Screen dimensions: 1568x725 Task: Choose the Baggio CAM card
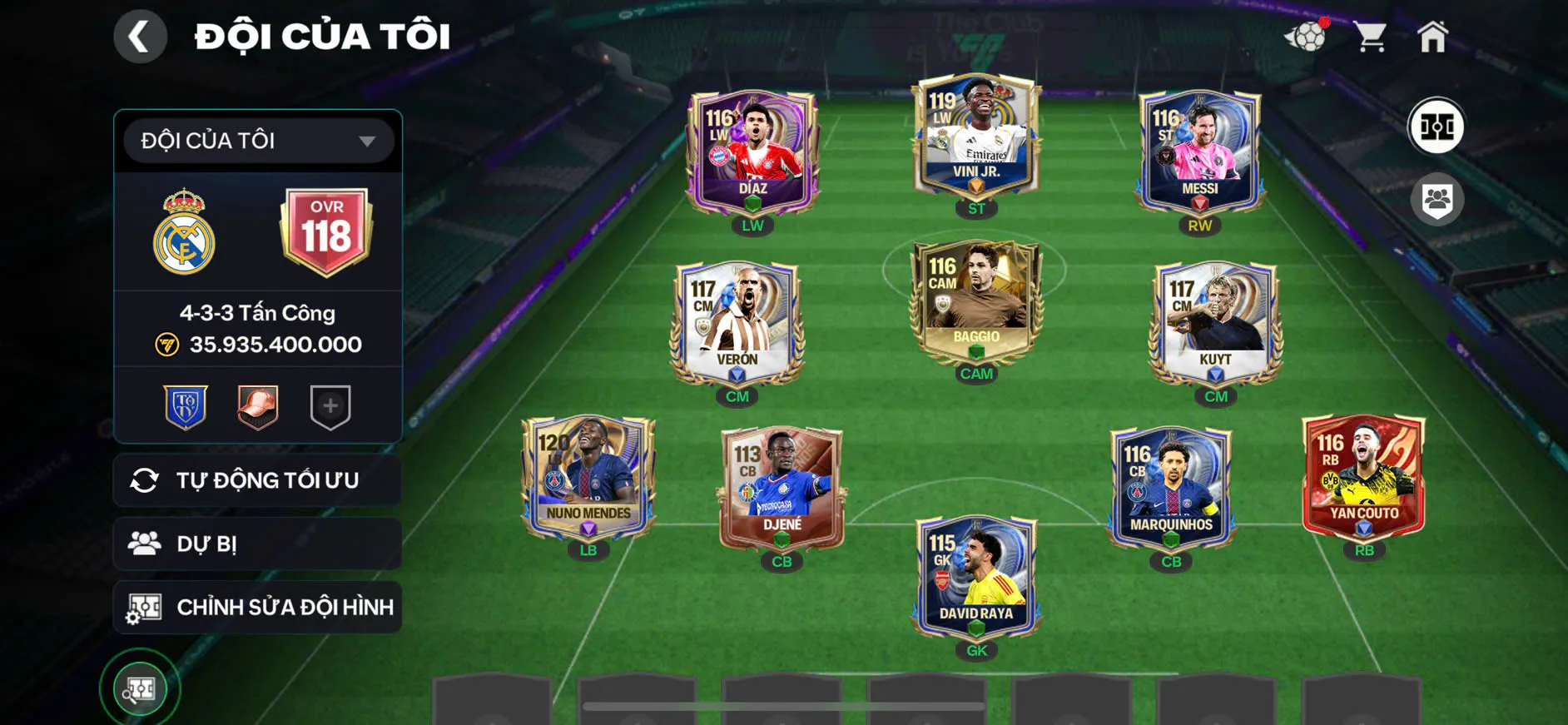pos(976,300)
